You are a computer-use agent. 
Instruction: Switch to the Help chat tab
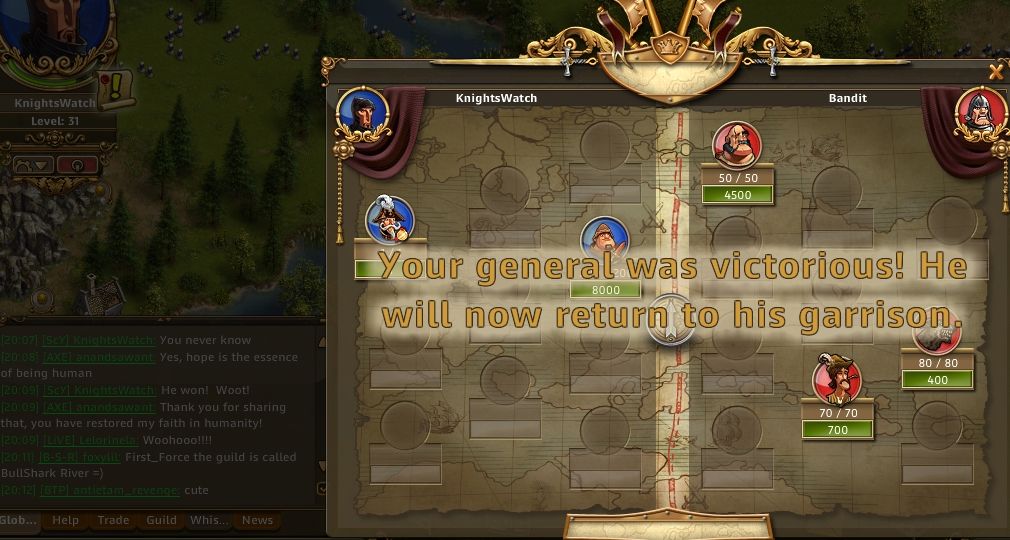coord(66,520)
